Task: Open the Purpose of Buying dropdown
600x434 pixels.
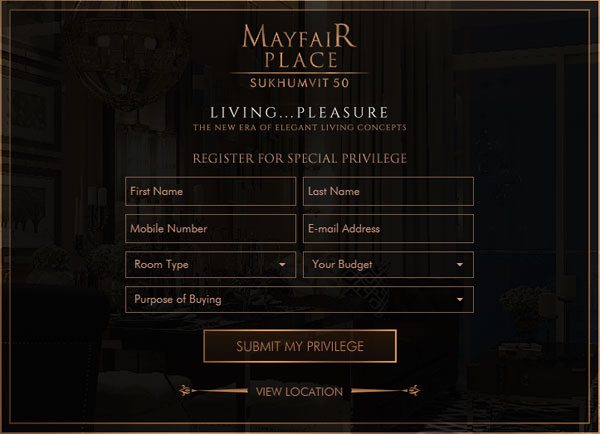Action: point(299,299)
